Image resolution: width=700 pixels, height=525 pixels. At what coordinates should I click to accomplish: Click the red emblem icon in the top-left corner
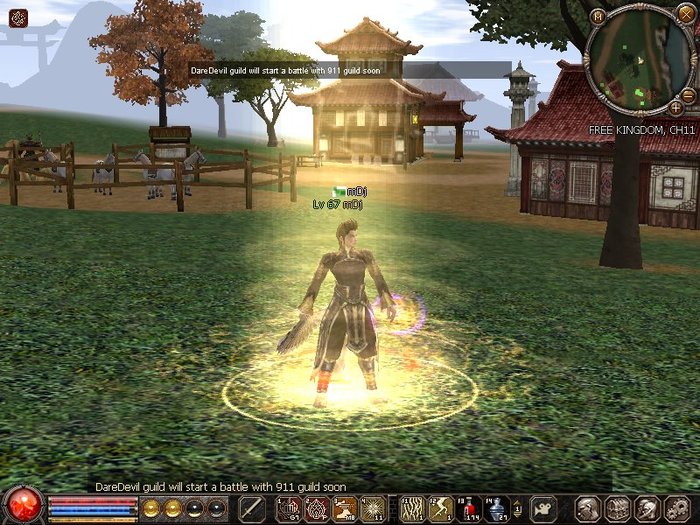(17, 17)
